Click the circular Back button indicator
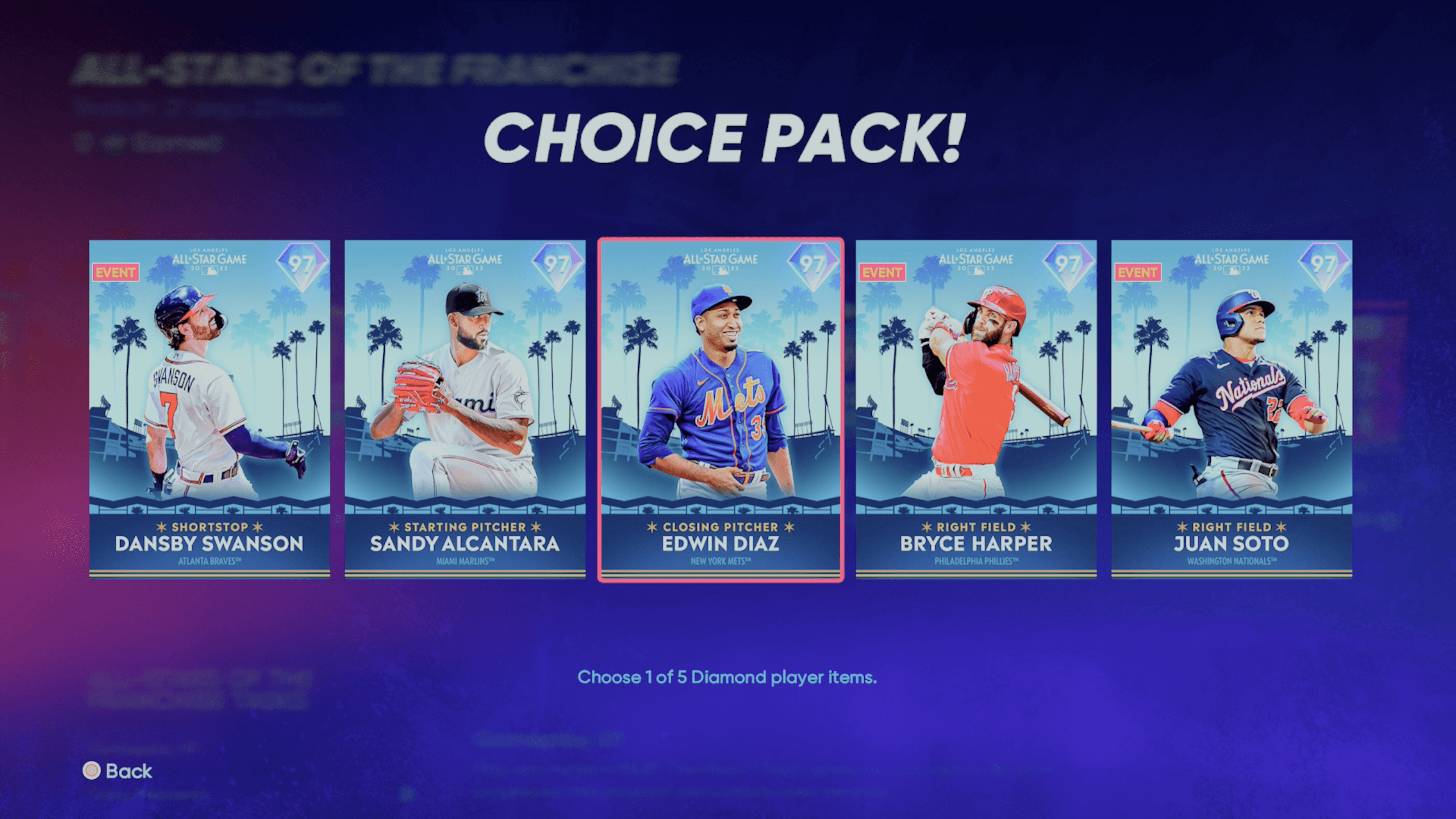Screen dimensions: 1456x819 click(91, 771)
